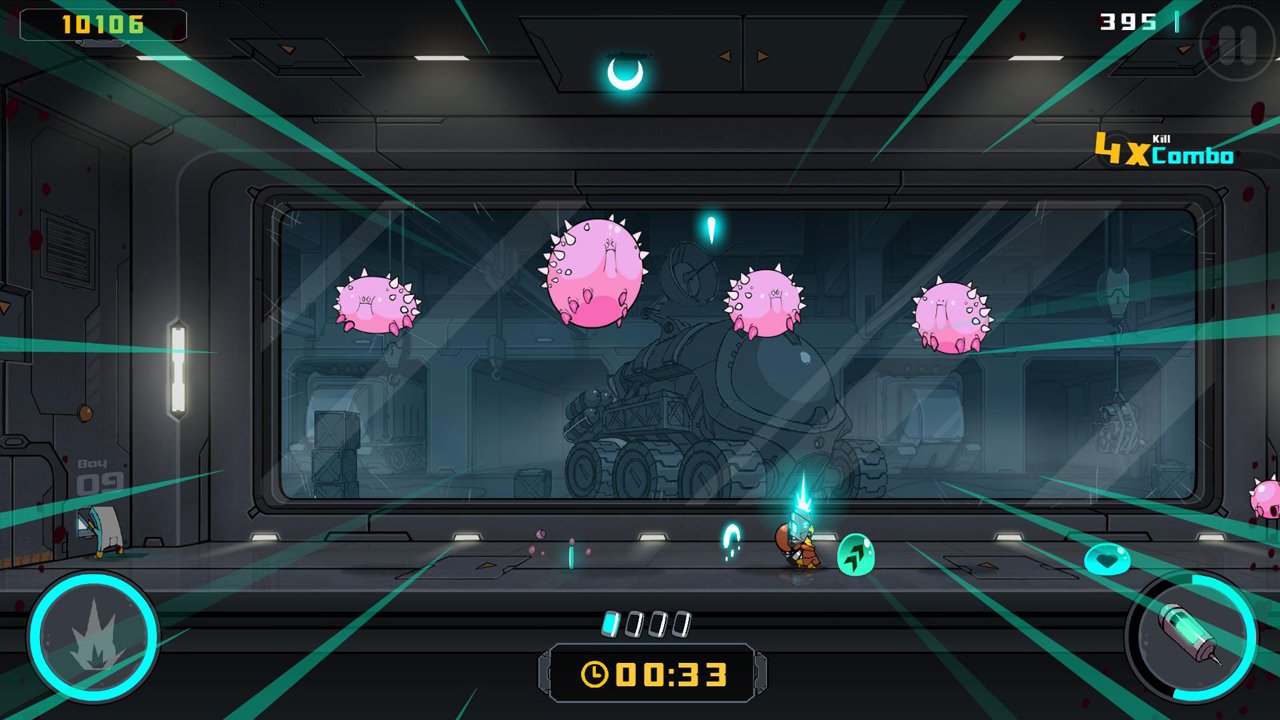
Task: Click the right arrow on the door panel
Action: tap(762, 55)
